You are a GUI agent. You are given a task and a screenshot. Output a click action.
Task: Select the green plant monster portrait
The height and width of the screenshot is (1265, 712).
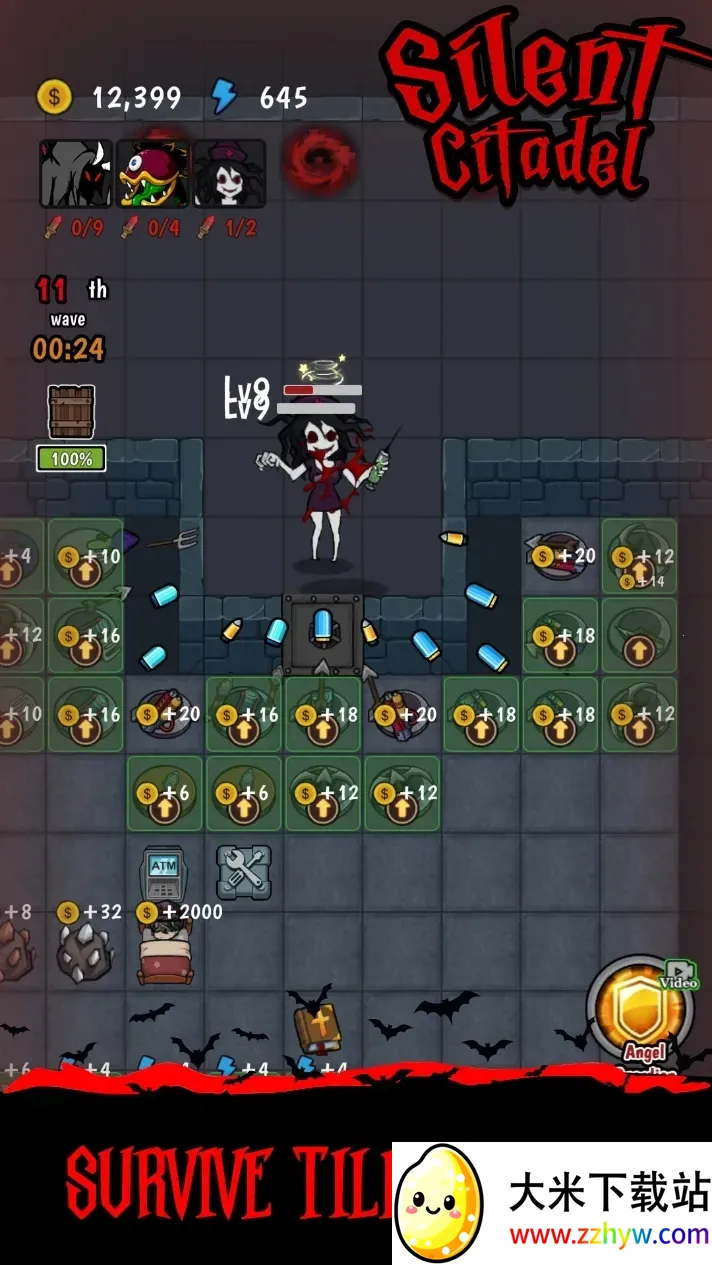coord(153,173)
